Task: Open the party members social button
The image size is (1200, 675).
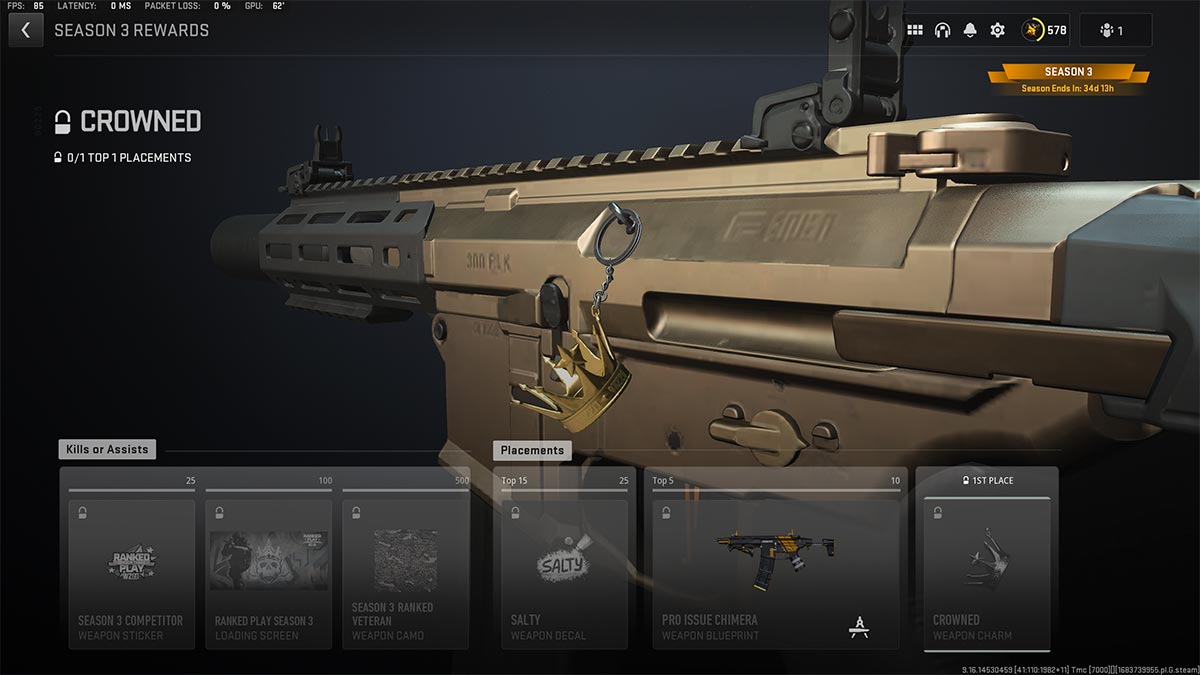Action: pyautogui.click(x=1115, y=30)
